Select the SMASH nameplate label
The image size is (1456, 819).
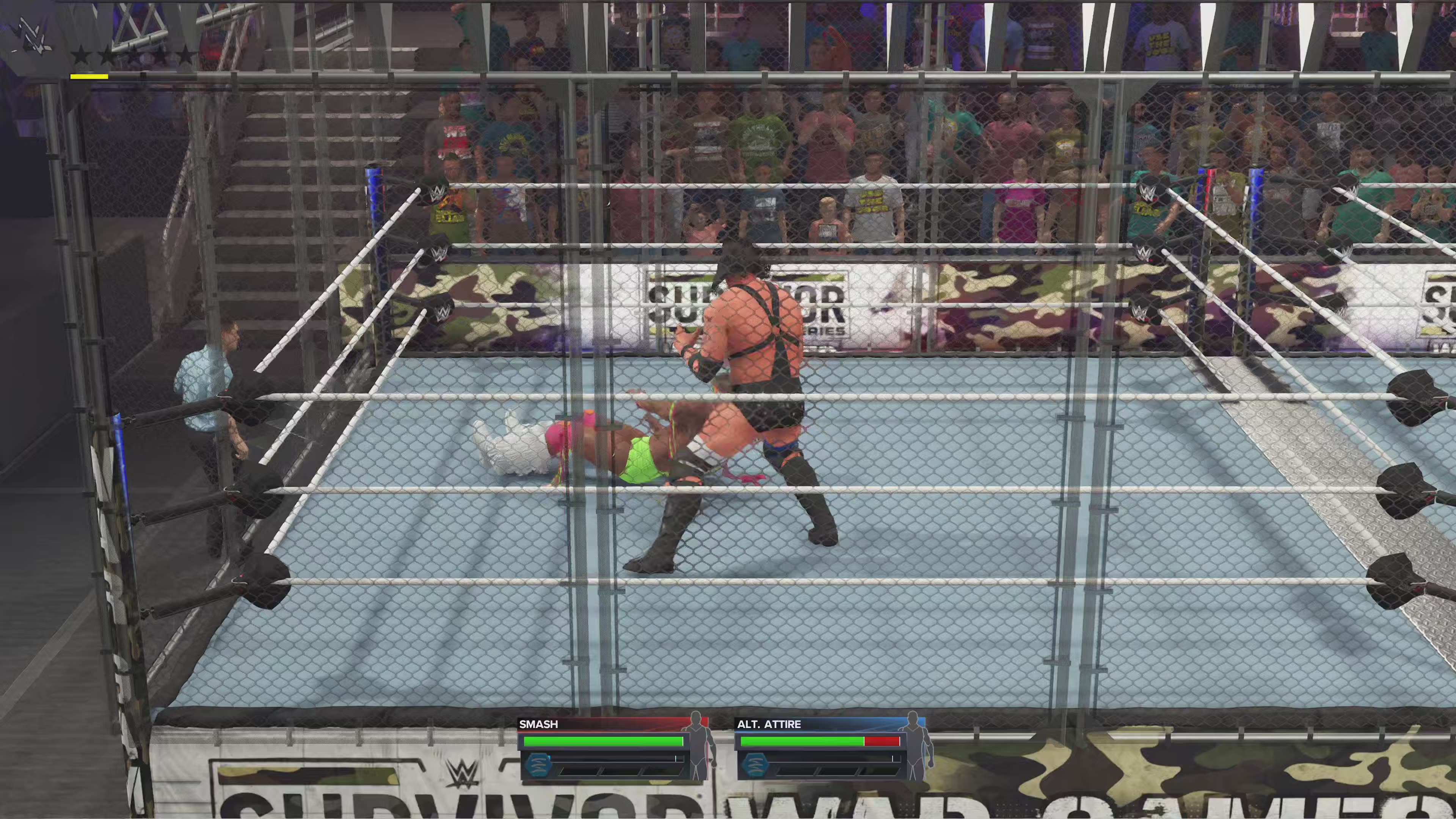click(x=539, y=724)
